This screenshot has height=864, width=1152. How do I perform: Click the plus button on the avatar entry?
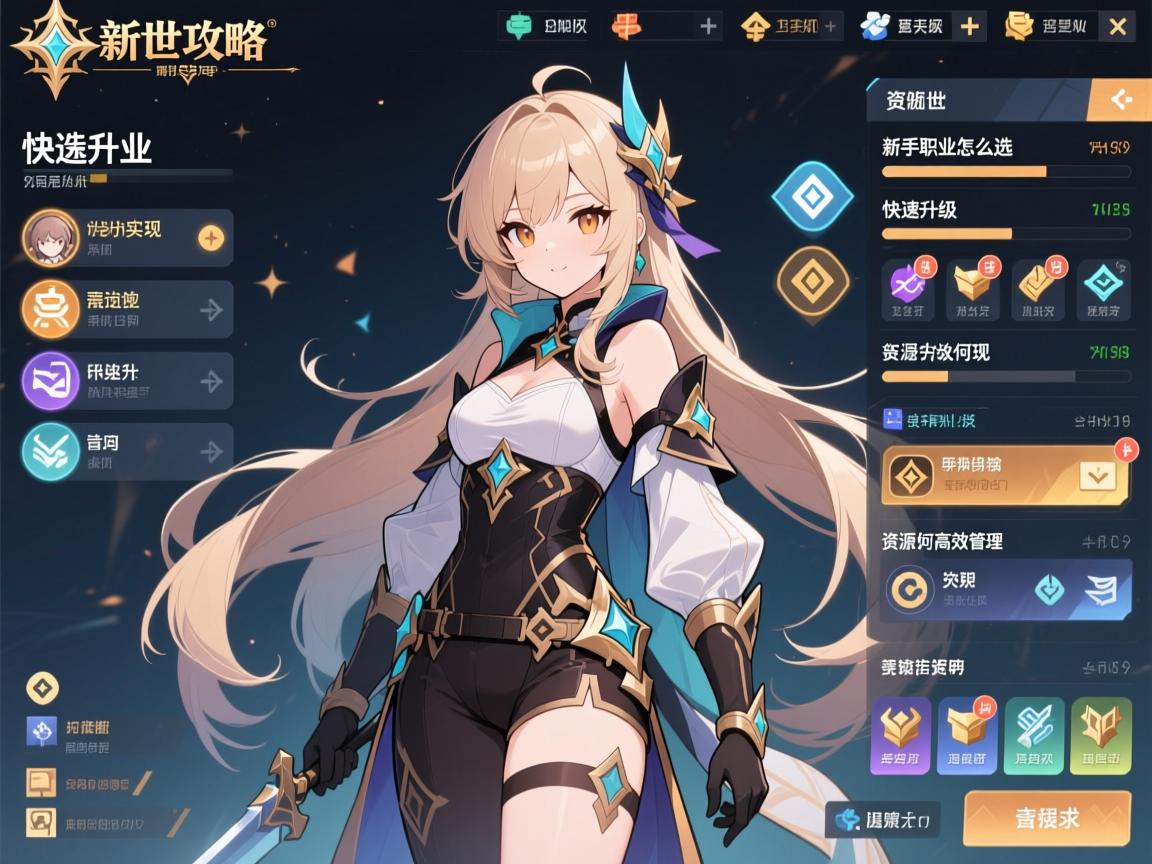(x=211, y=238)
